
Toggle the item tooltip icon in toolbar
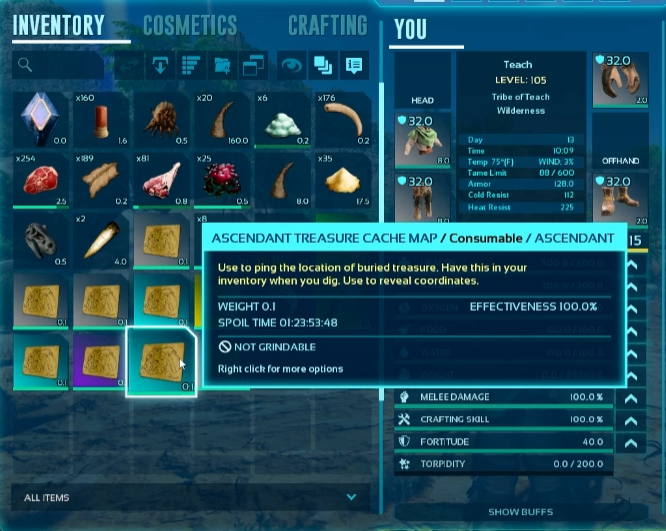tap(353, 66)
